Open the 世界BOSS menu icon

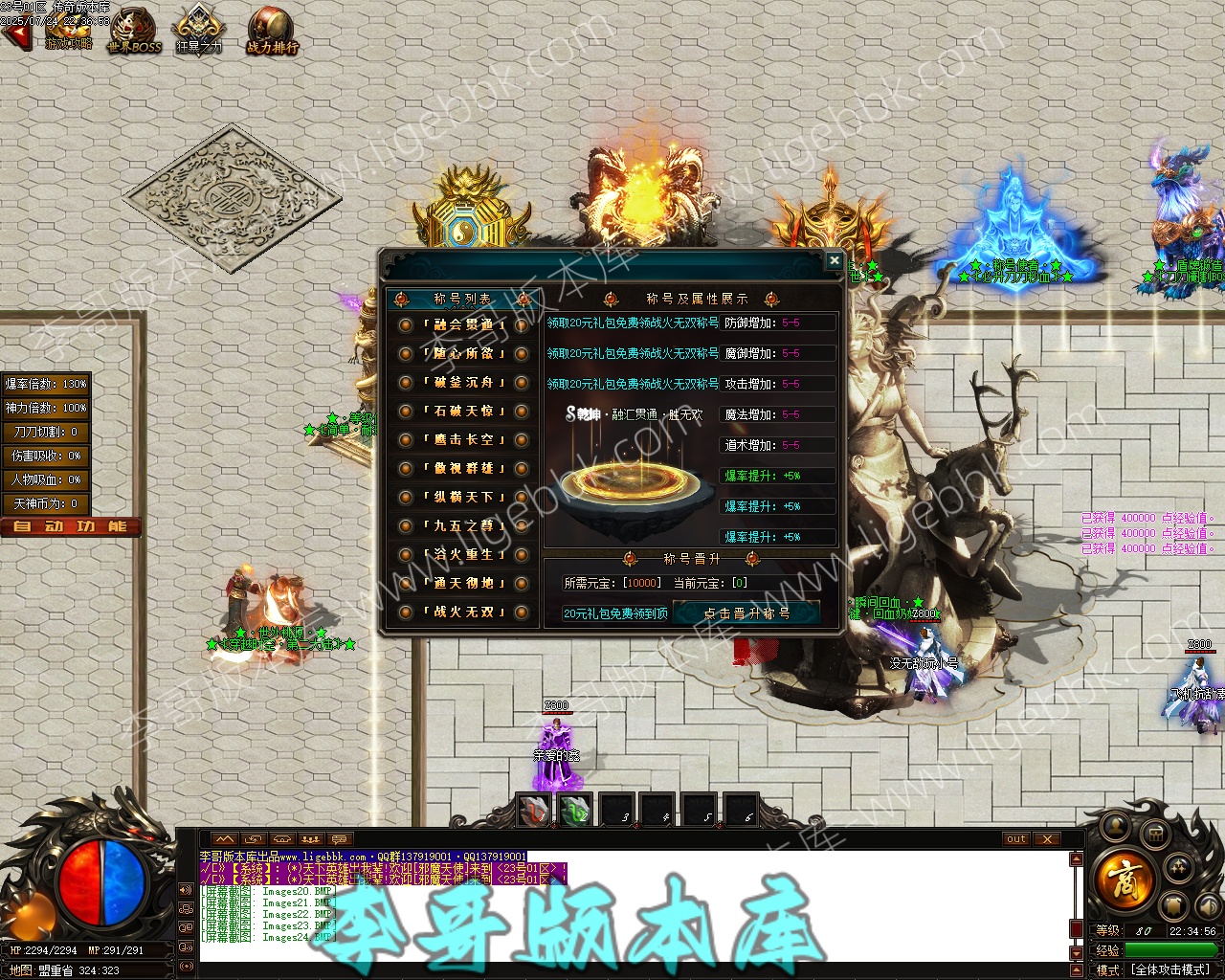coord(134,31)
